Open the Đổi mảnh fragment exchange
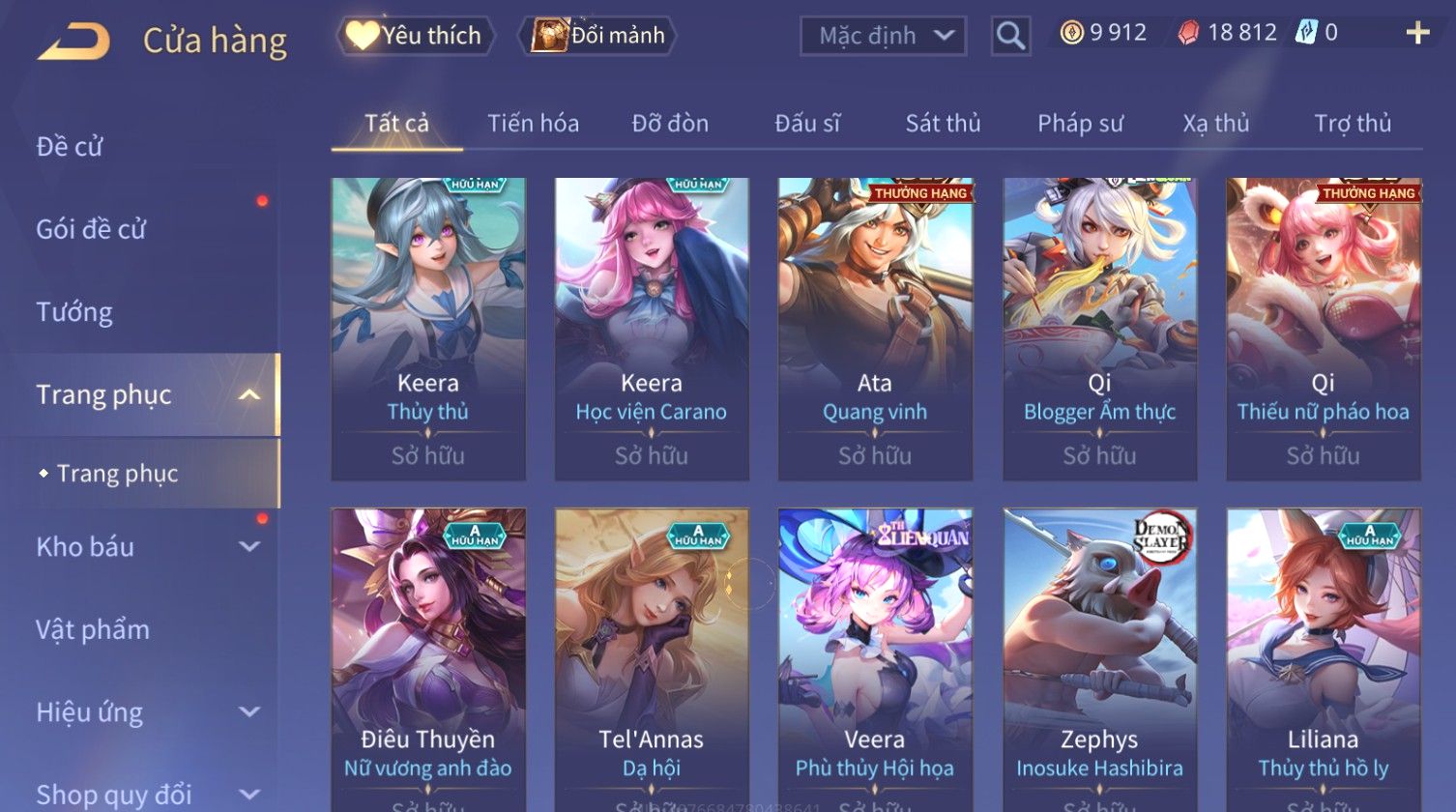Image resolution: width=1456 pixels, height=812 pixels. (x=598, y=36)
